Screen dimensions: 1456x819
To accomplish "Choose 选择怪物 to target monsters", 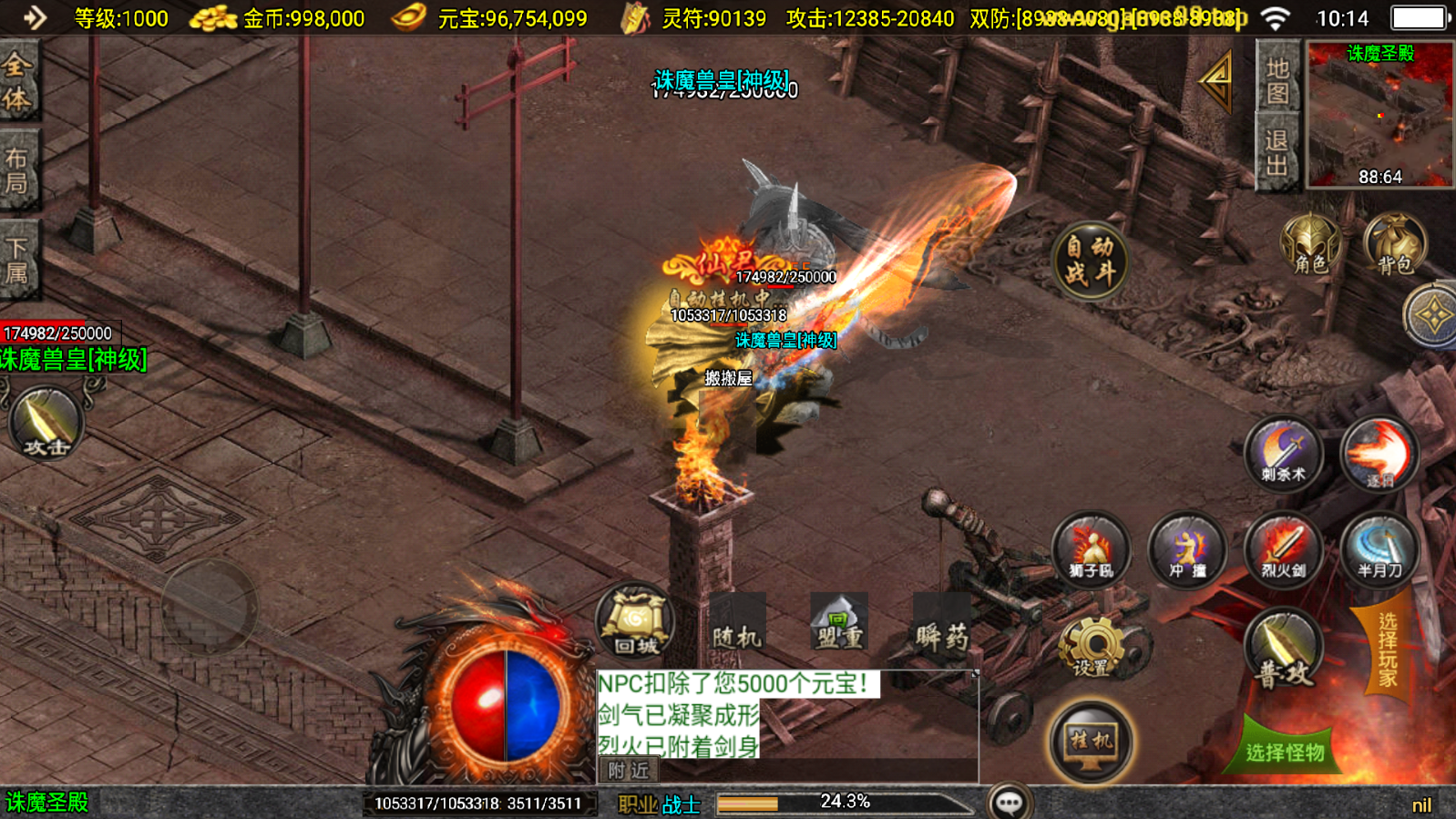I will click(x=1285, y=751).
